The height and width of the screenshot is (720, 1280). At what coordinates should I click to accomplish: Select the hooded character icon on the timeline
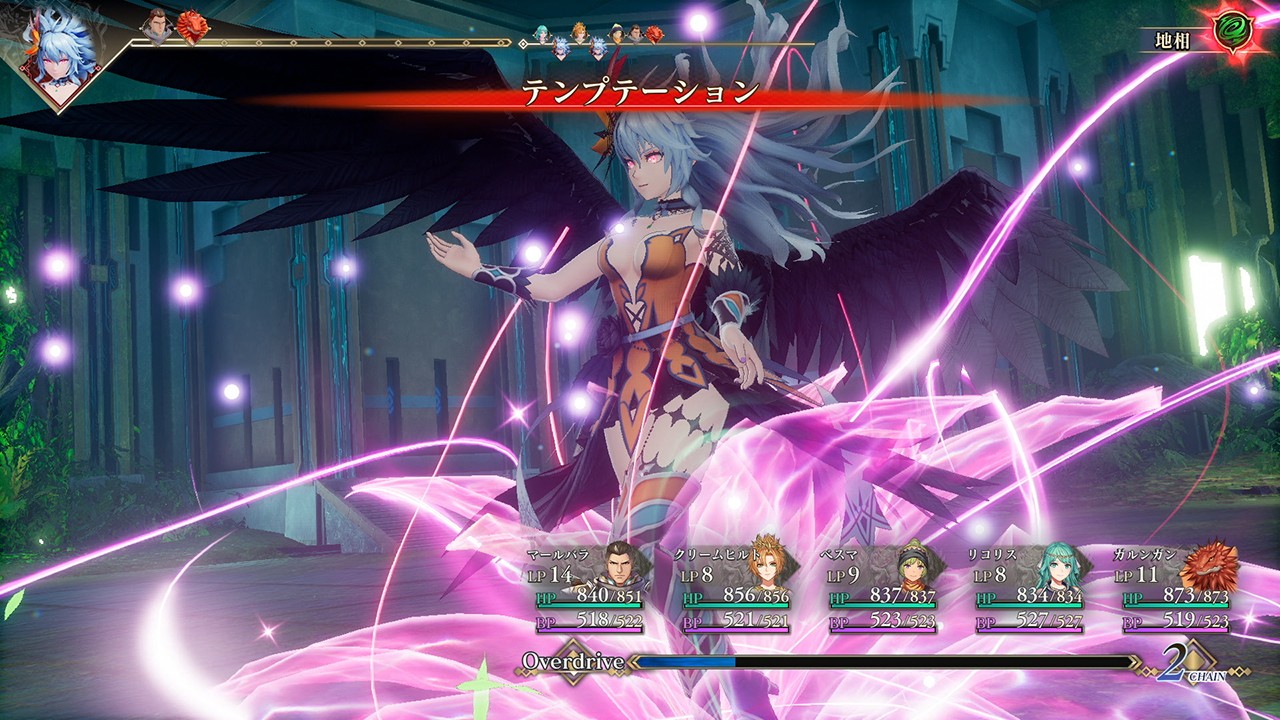[x=616, y=33]
